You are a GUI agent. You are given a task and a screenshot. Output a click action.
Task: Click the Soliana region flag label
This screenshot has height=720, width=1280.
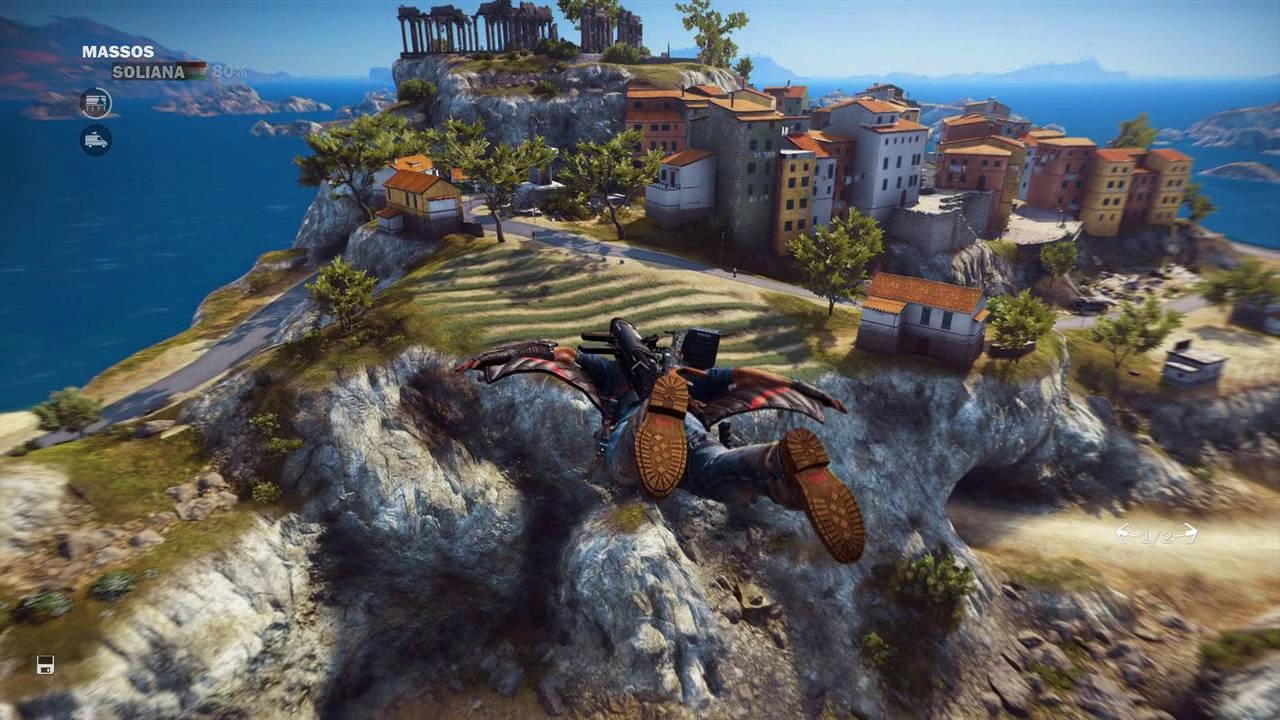point(160,72)
